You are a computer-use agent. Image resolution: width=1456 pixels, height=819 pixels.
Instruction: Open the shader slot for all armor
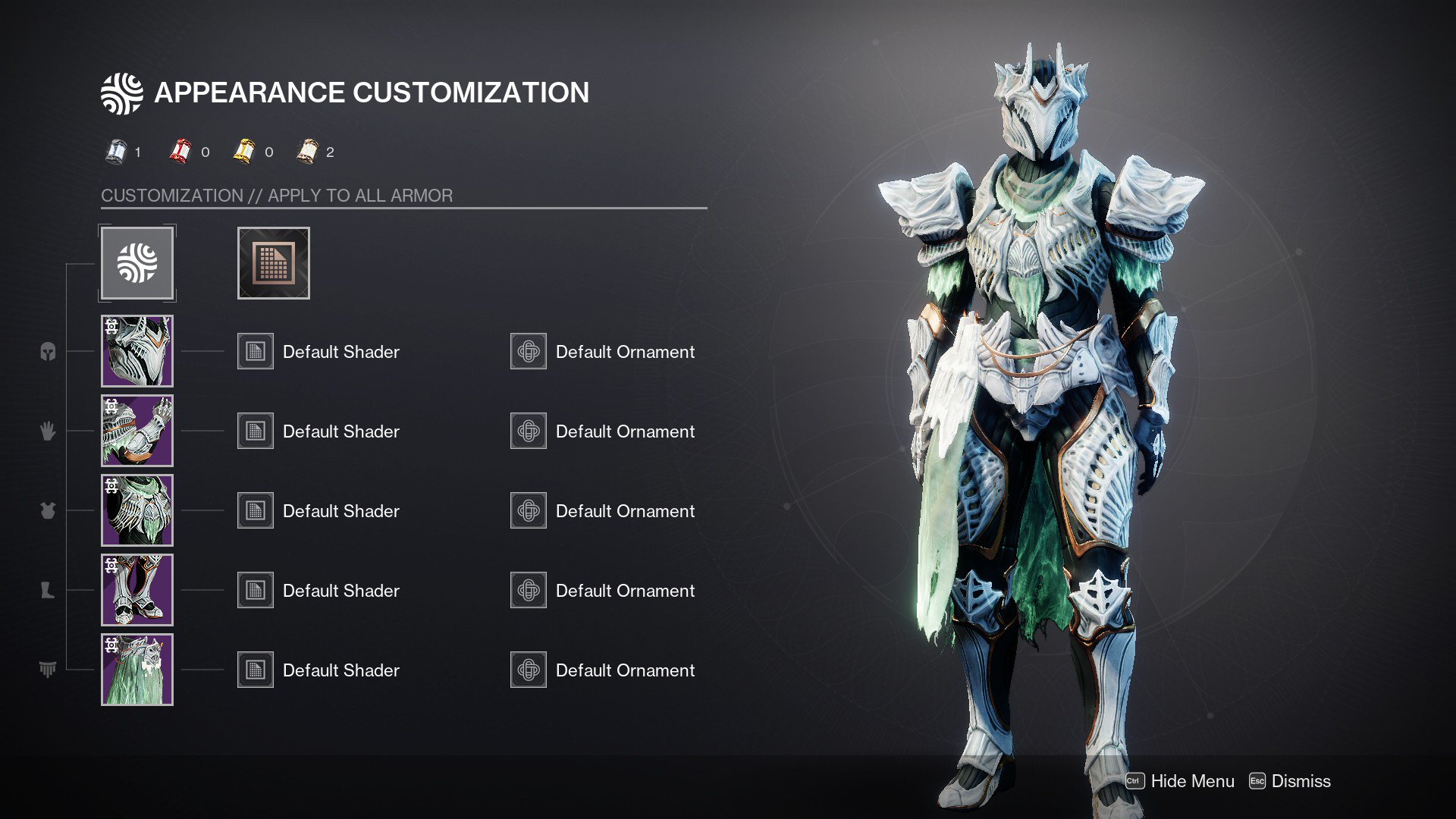tap(273, 262)
